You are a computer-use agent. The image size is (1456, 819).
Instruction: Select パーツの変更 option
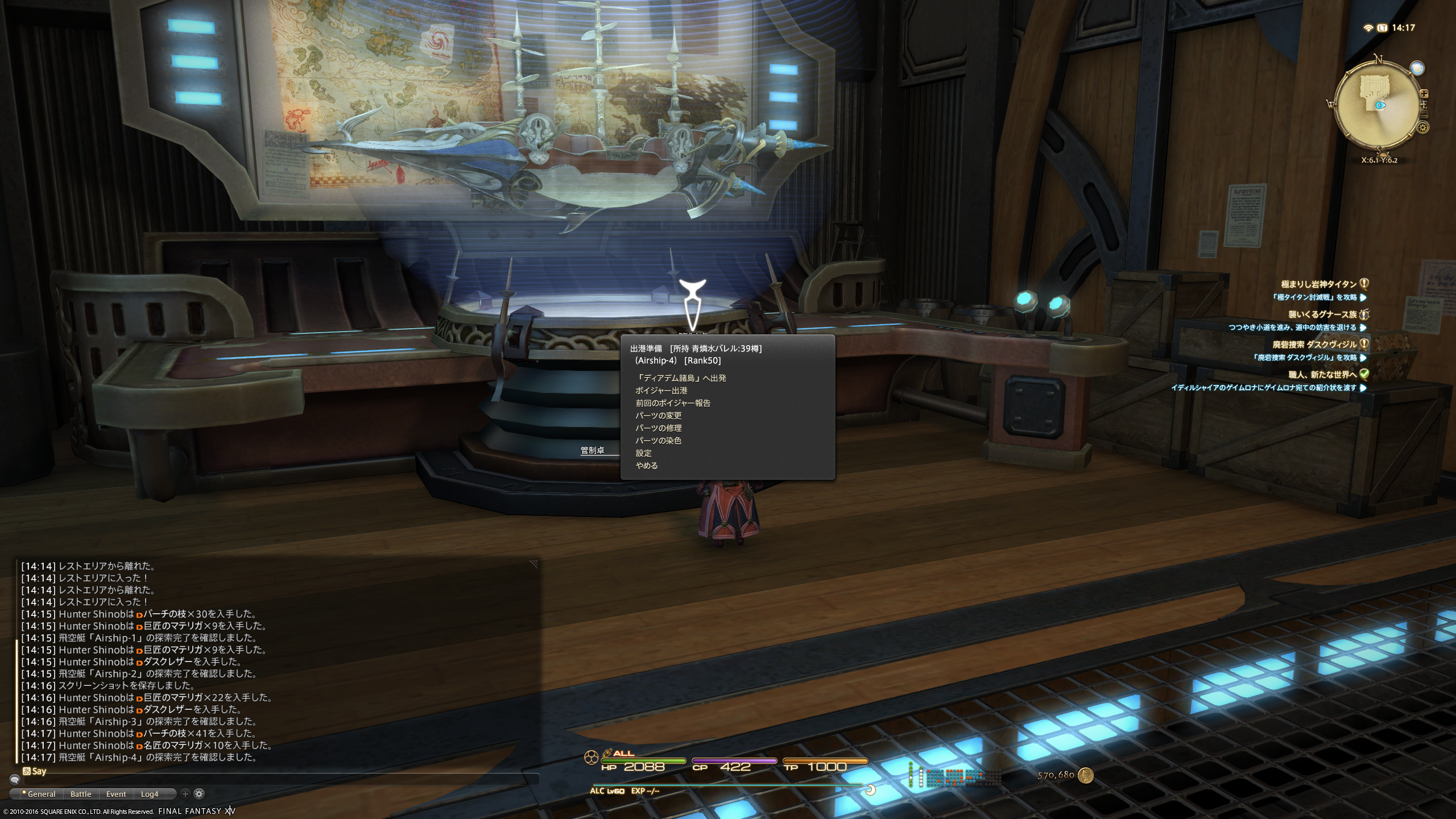tap(658, 416)
